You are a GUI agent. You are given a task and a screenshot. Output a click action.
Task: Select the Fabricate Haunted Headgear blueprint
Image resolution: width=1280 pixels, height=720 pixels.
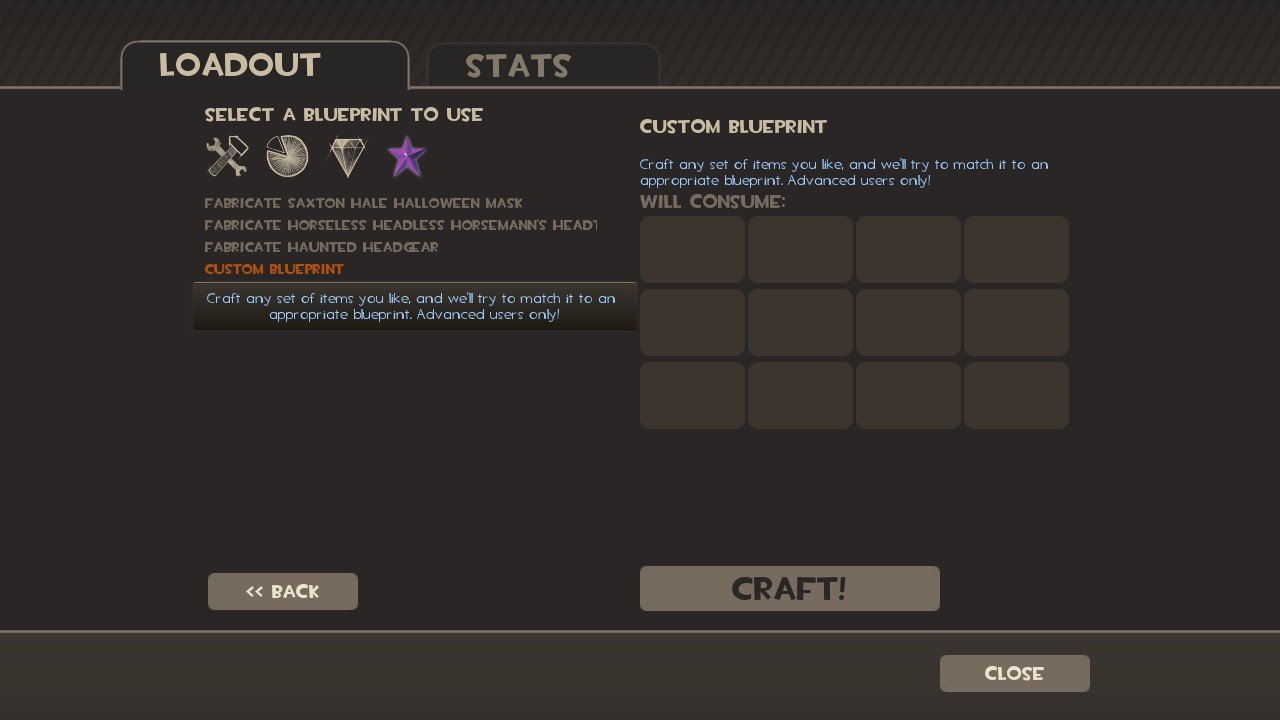[x=321, y=247]
